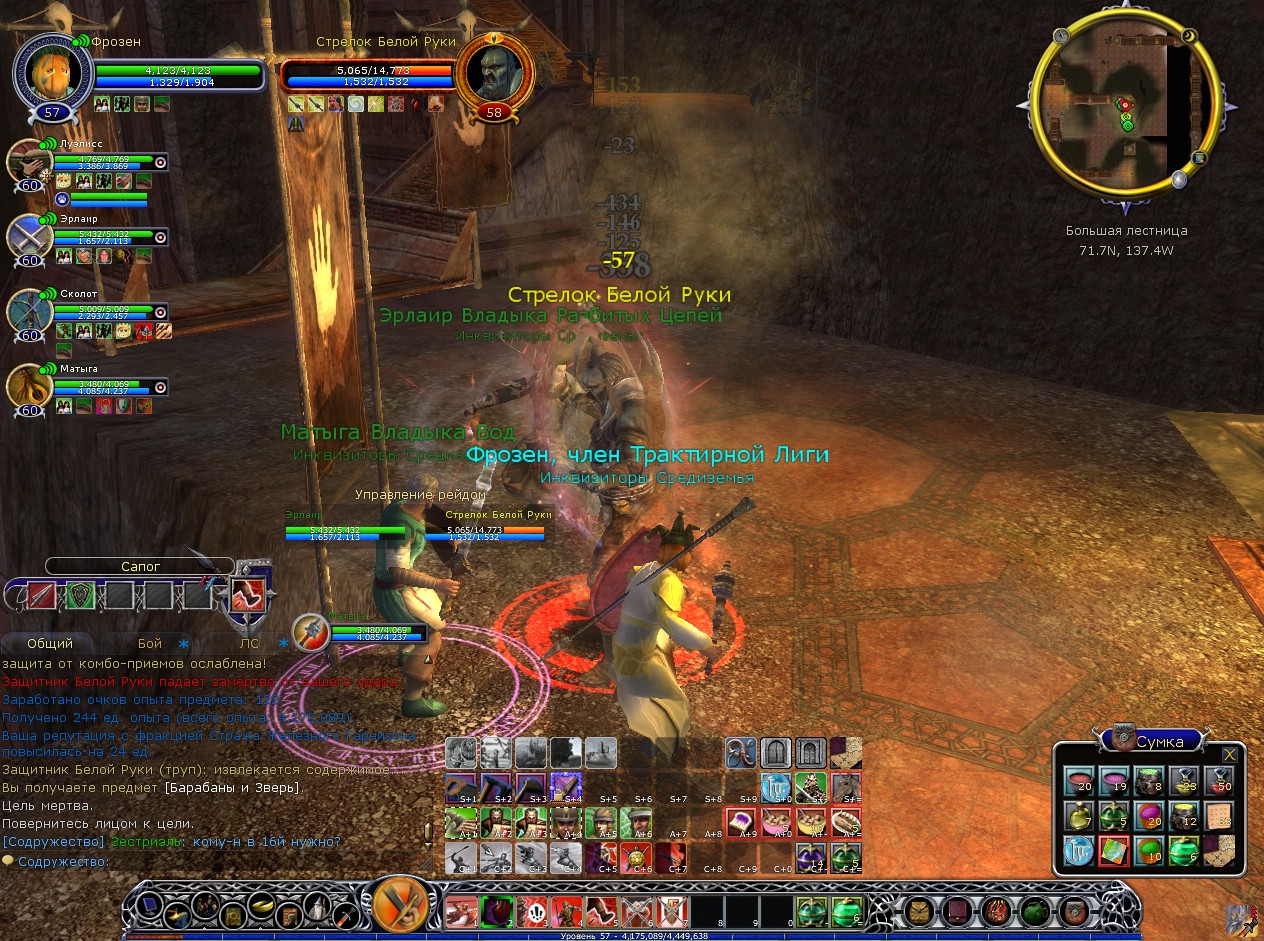Screen dimensions: 1264x941
Task: Open the Бой combat chat tab
Action: pos(150,643)
